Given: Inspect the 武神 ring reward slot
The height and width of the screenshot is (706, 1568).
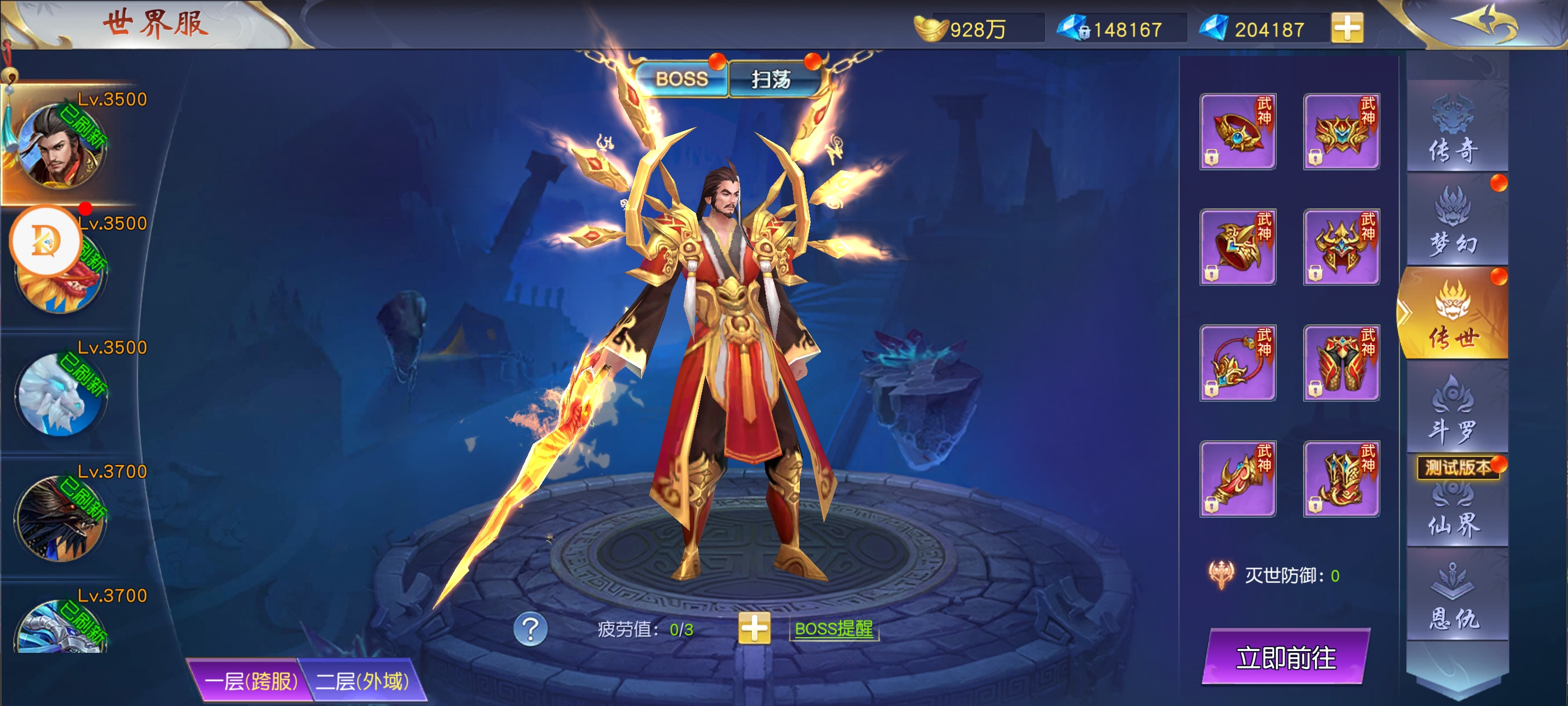Looking at the screenshot, I should tap(1238, 132).
